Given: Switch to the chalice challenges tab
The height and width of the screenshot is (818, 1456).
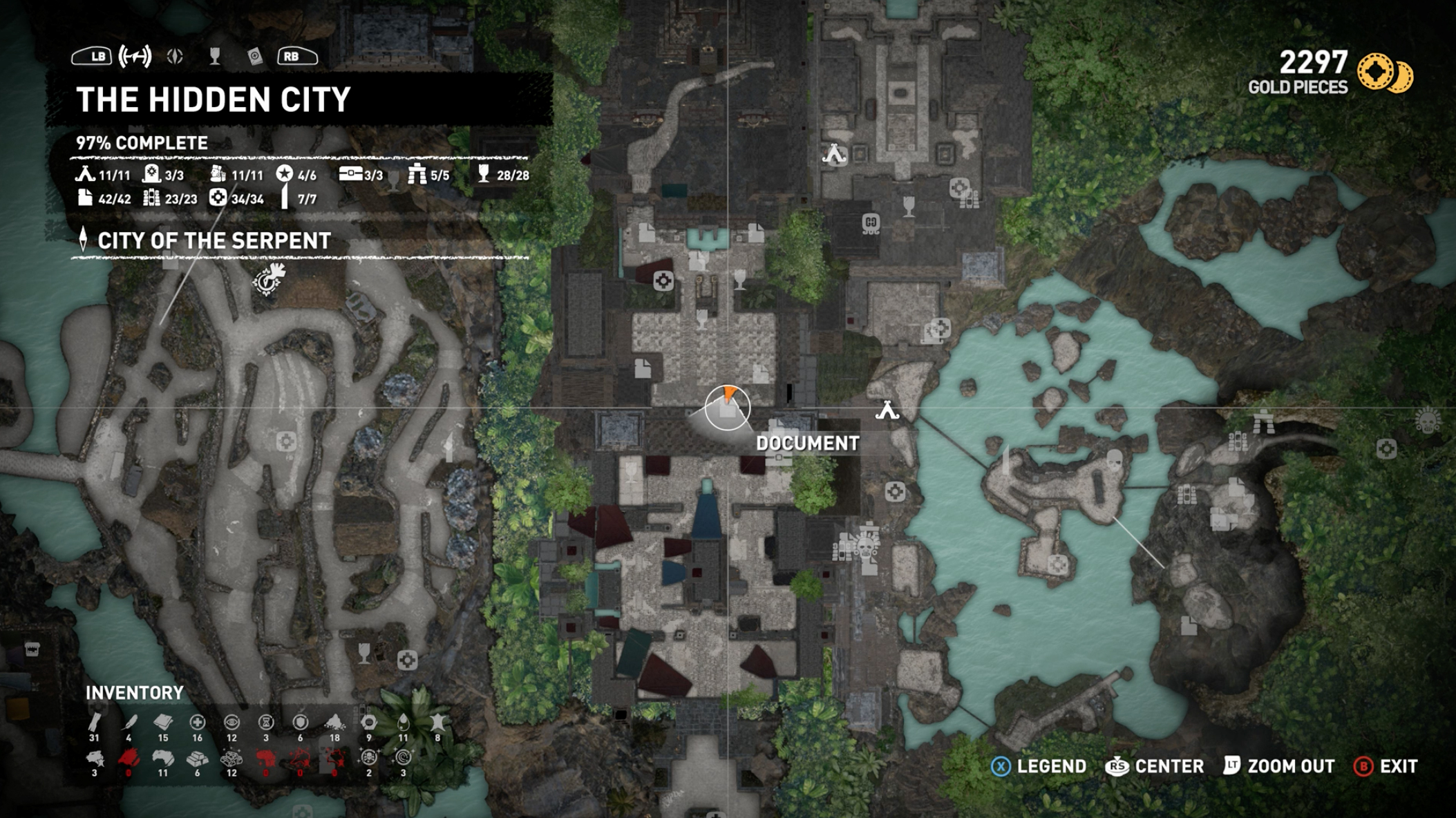Looking at the screenshot, I should (x=215, y=57).
